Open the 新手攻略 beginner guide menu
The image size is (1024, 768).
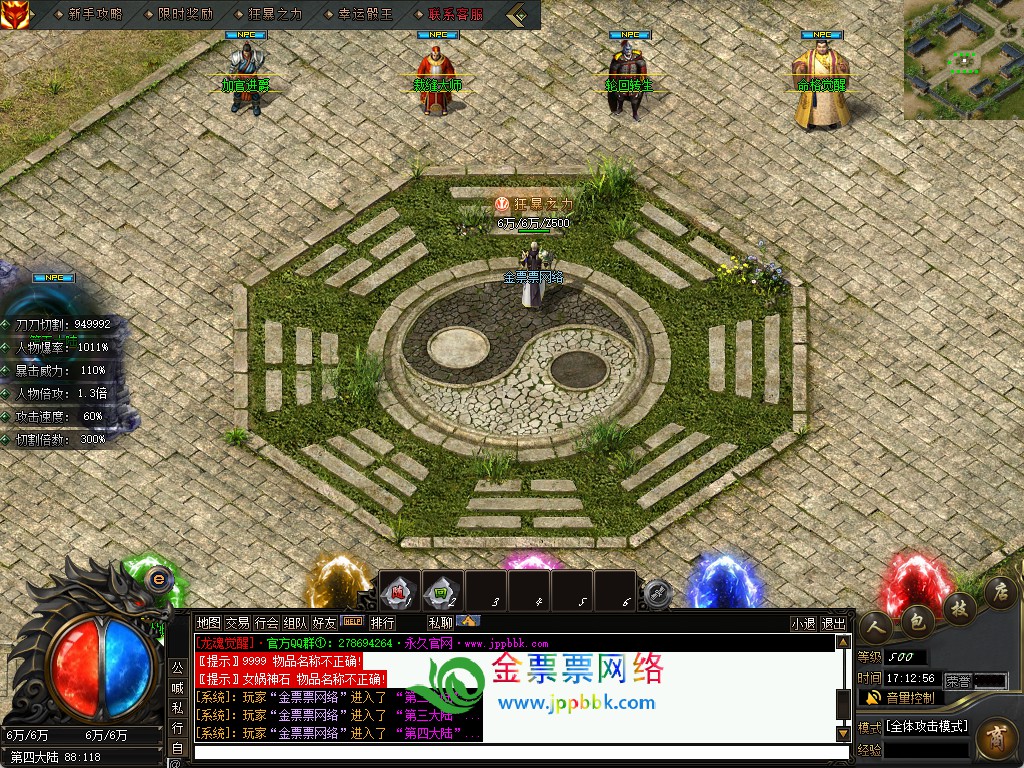coord(95,14)
